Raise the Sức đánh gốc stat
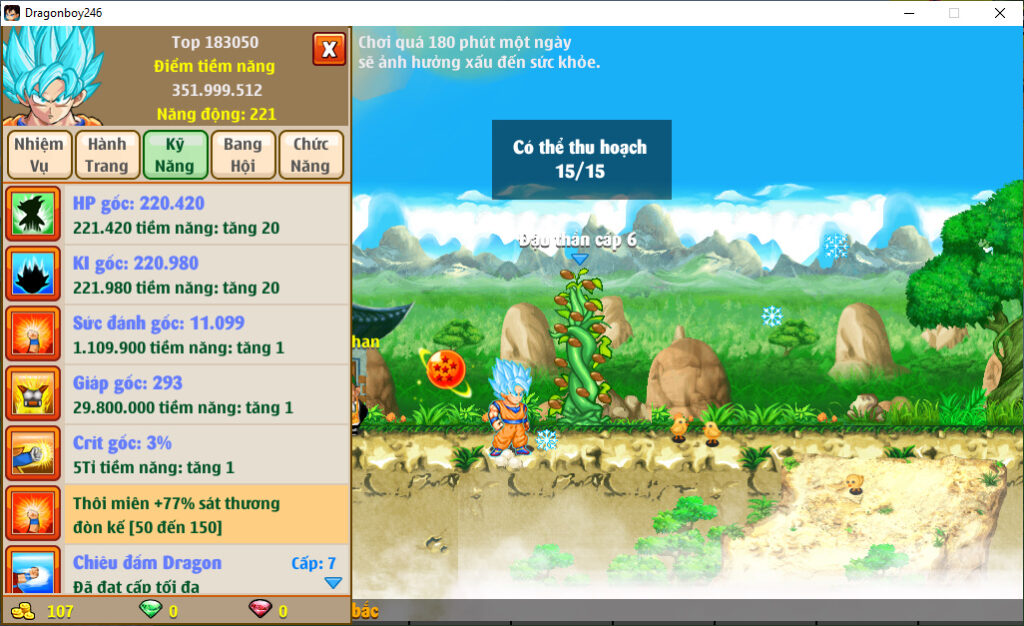The width and height of the screenshot is (1024, 626). click(176, 335)
